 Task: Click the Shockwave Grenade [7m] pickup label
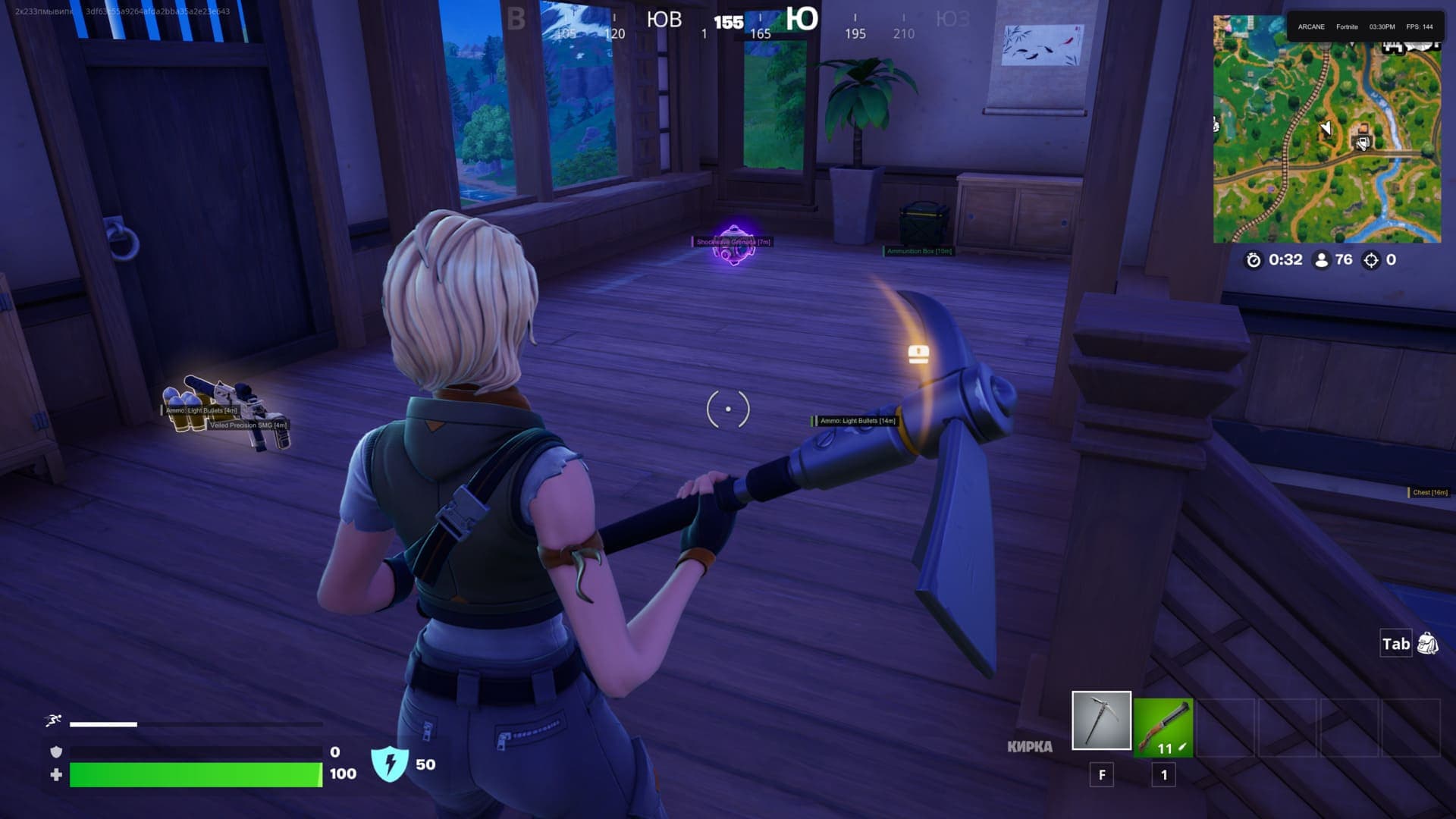point(731,243)
